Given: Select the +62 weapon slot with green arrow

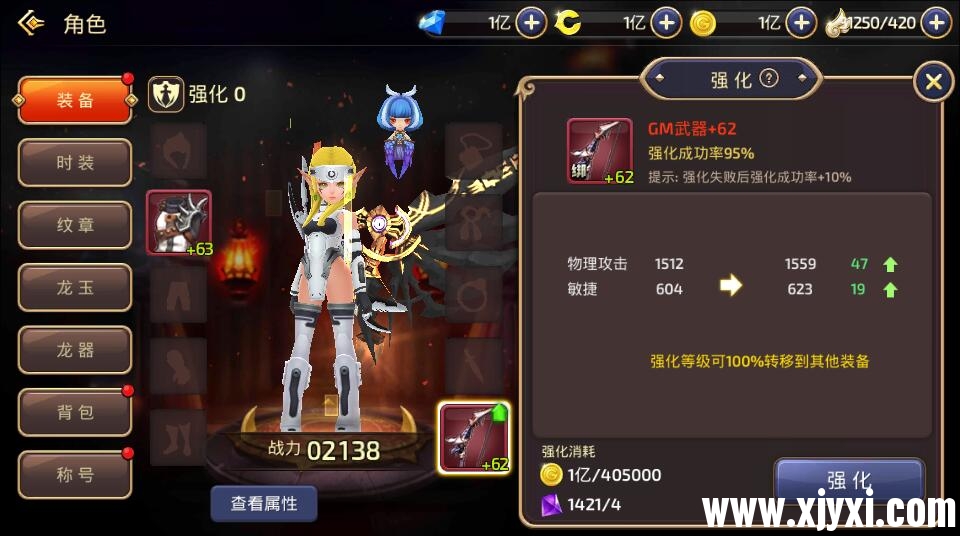Looking at the screenshot, I should pos(474,436).
